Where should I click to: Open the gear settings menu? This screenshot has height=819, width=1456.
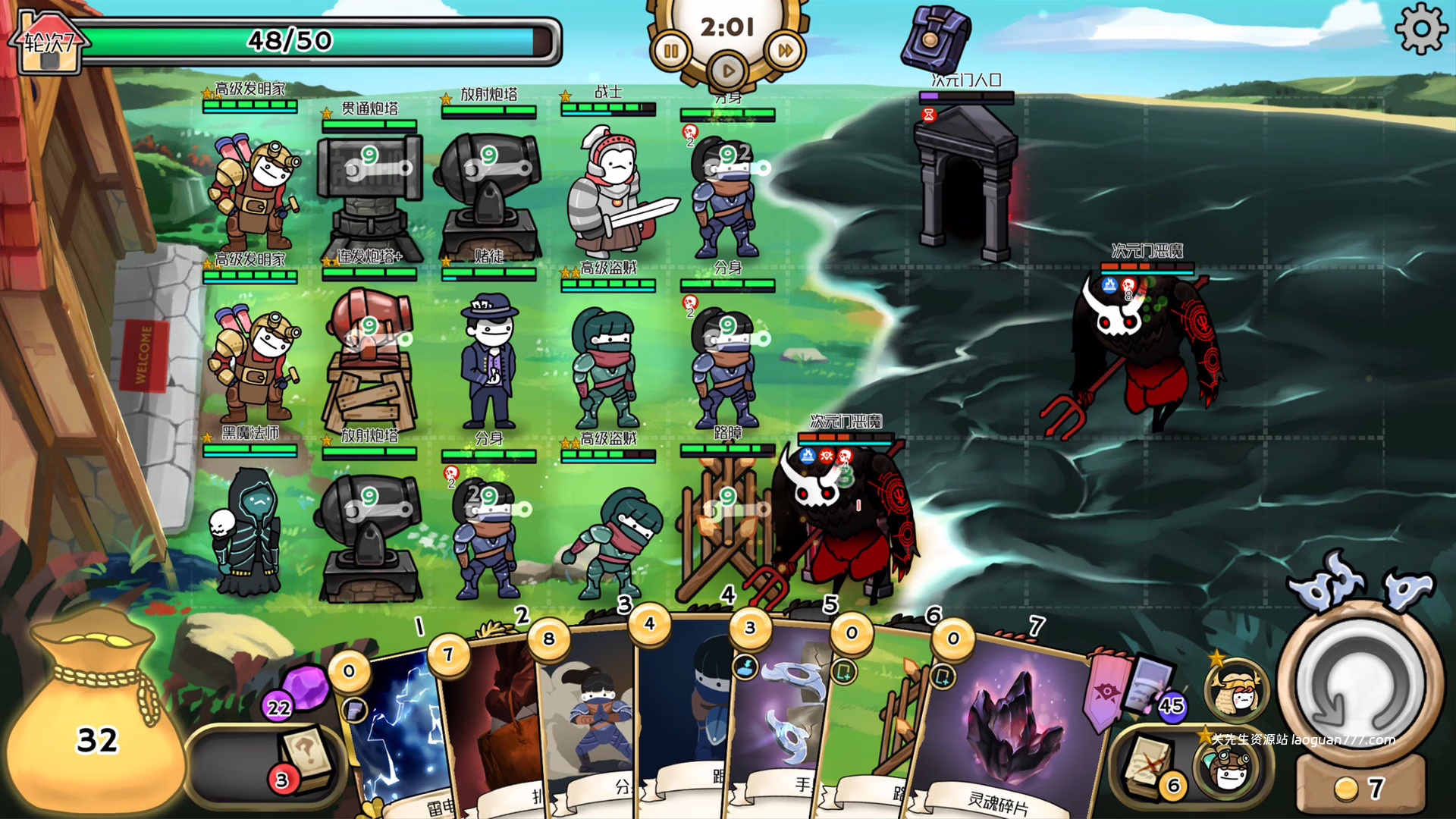1420,29
